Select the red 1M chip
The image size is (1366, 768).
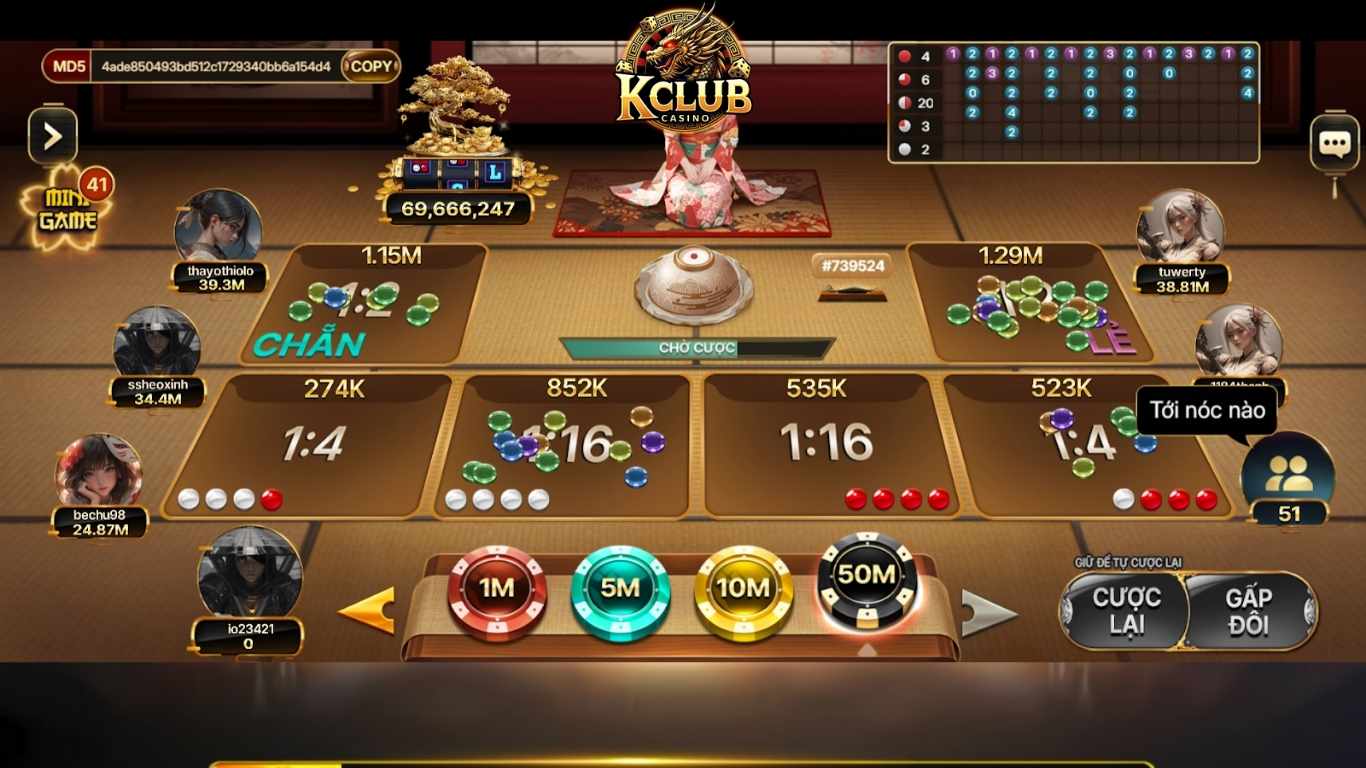pos(497,590)
